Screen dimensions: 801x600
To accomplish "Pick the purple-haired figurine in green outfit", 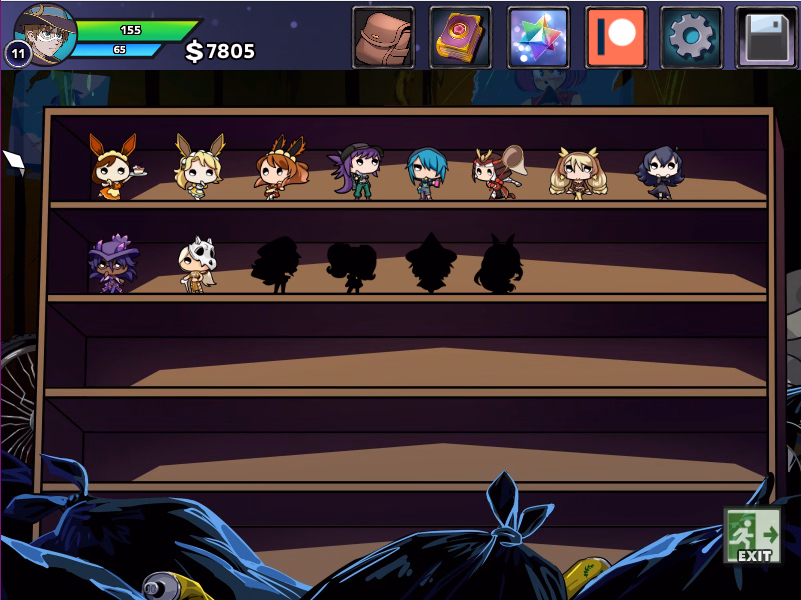I will click(356, 171).
